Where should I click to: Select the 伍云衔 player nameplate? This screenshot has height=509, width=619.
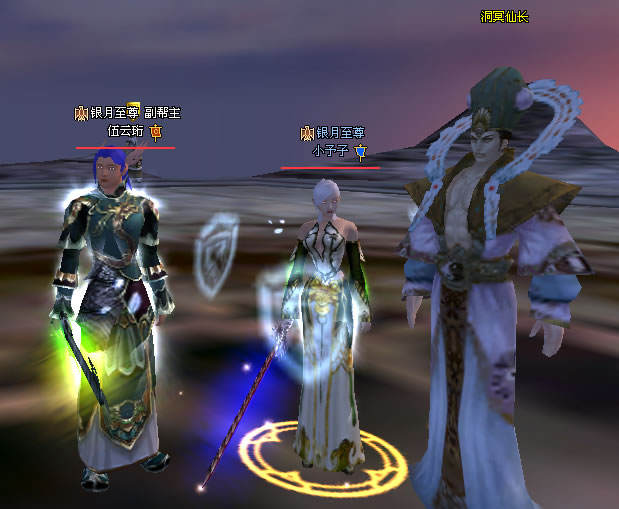point(126,131)
